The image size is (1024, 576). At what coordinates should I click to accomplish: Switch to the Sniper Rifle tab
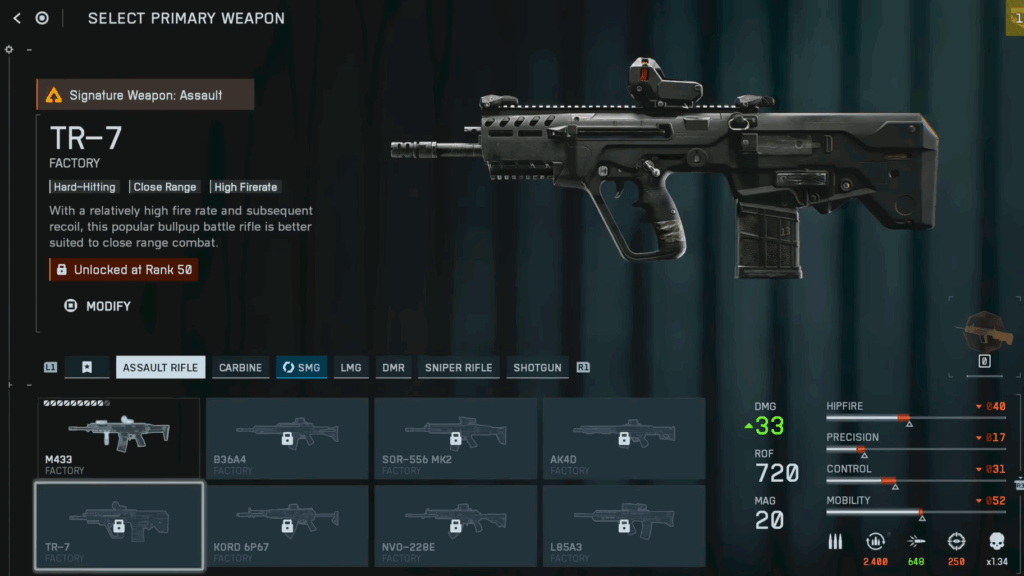pos(458,368)
